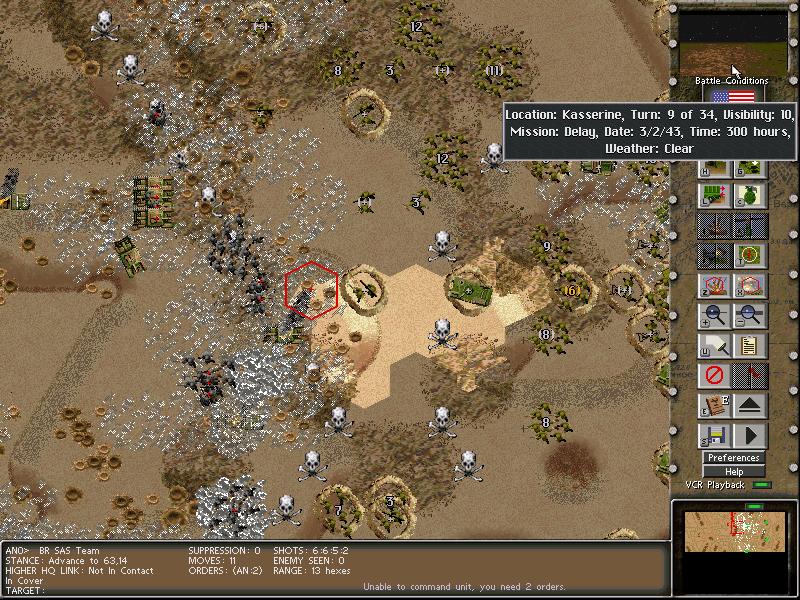Toggle the VCR Playback indicator

(x=763, y=486)
